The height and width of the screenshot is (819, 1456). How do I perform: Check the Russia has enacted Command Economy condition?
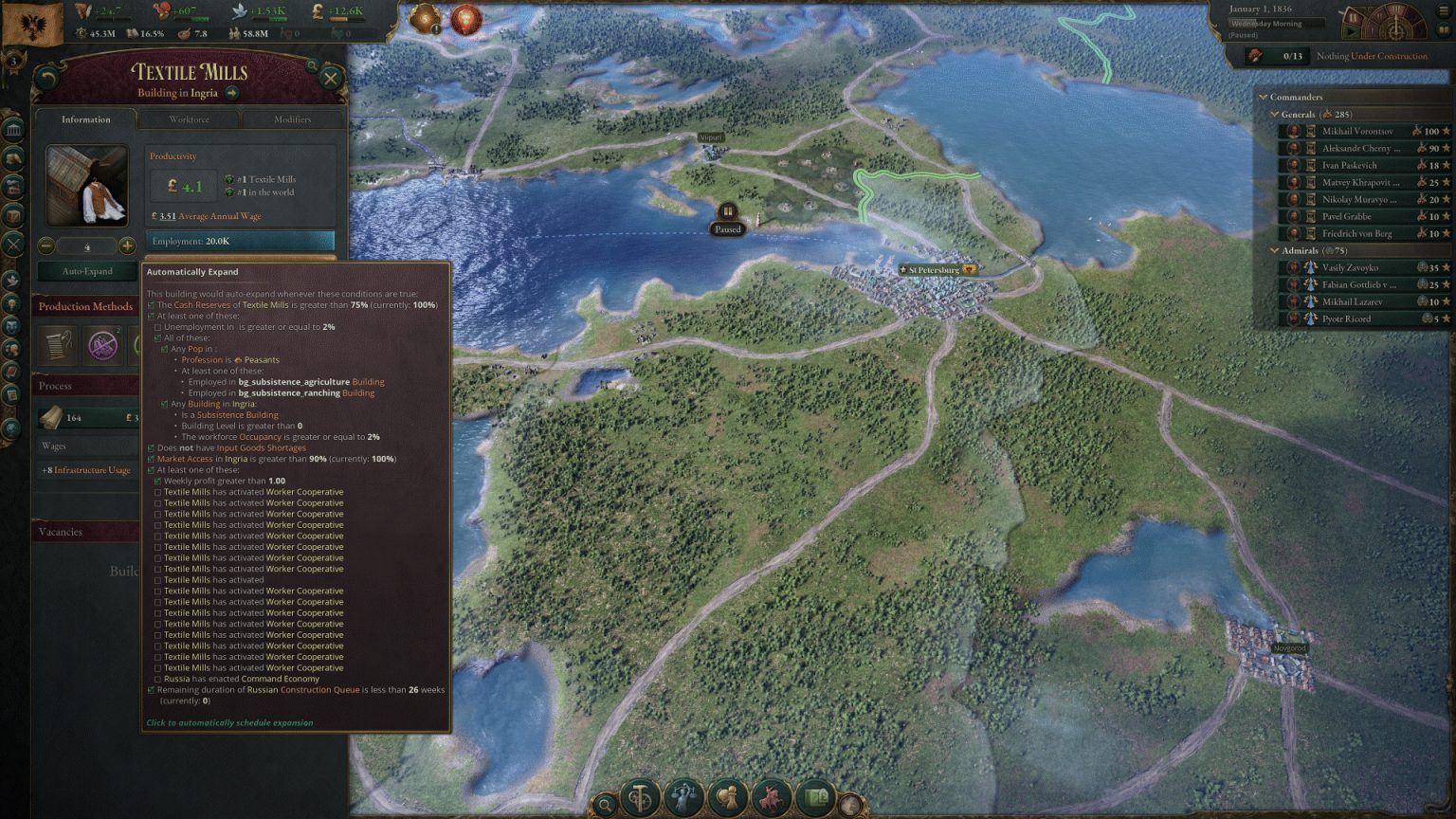pos(157,679)
